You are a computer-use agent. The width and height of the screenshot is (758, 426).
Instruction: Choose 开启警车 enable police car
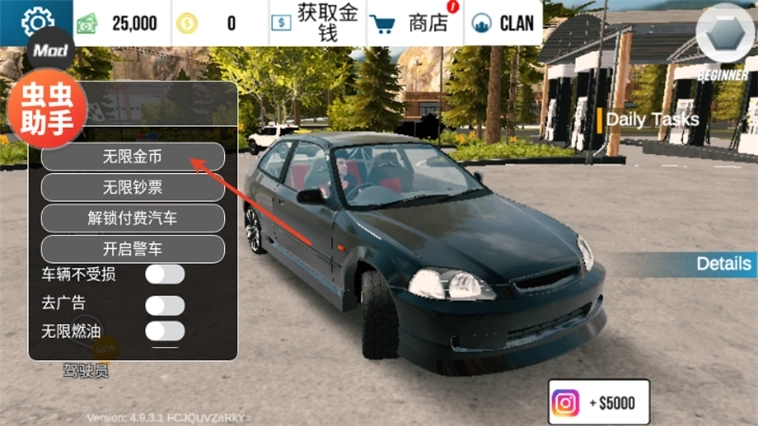132,248
